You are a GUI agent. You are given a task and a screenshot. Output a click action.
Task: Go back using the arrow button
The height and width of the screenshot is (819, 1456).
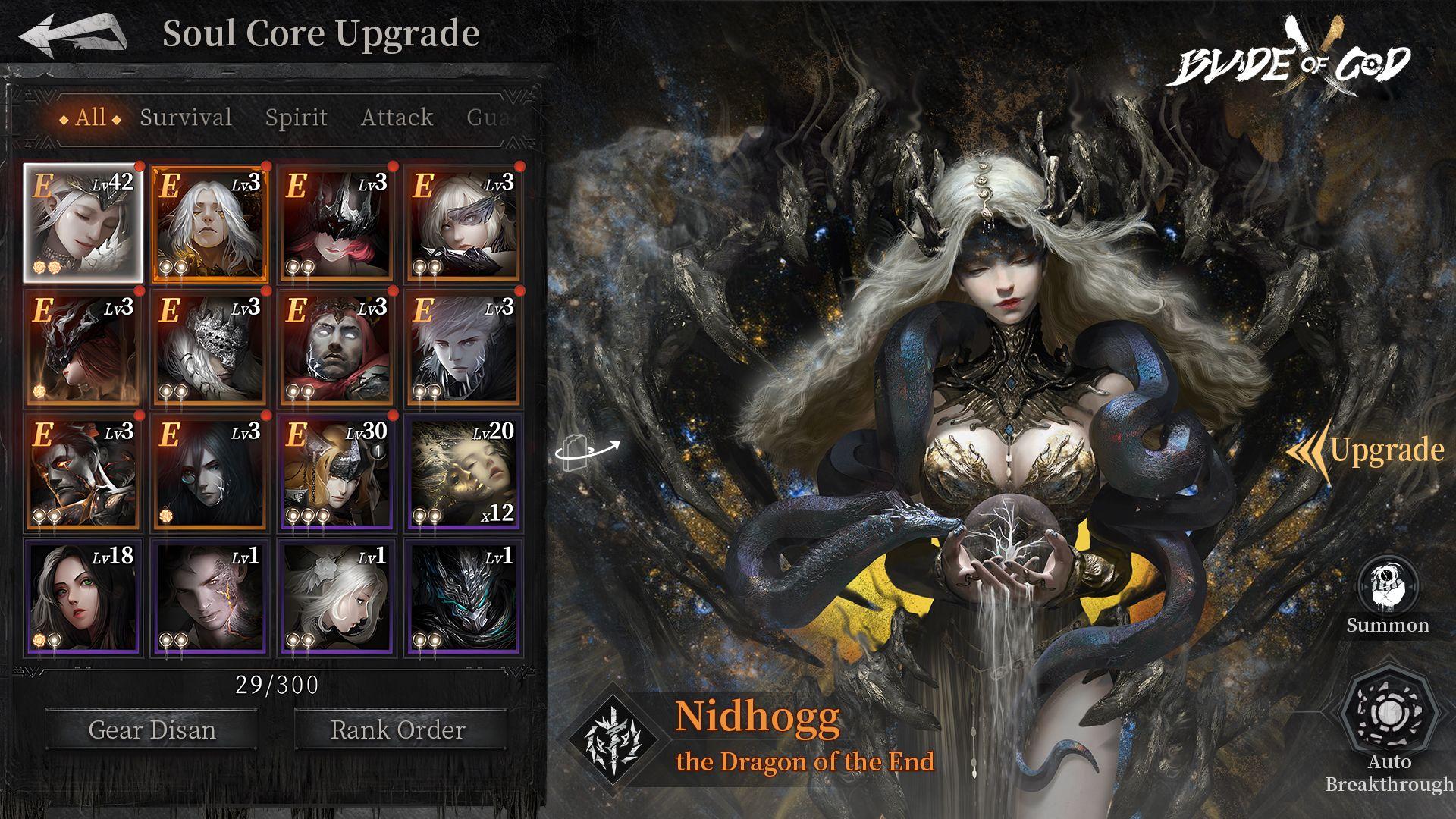point(72,36)
